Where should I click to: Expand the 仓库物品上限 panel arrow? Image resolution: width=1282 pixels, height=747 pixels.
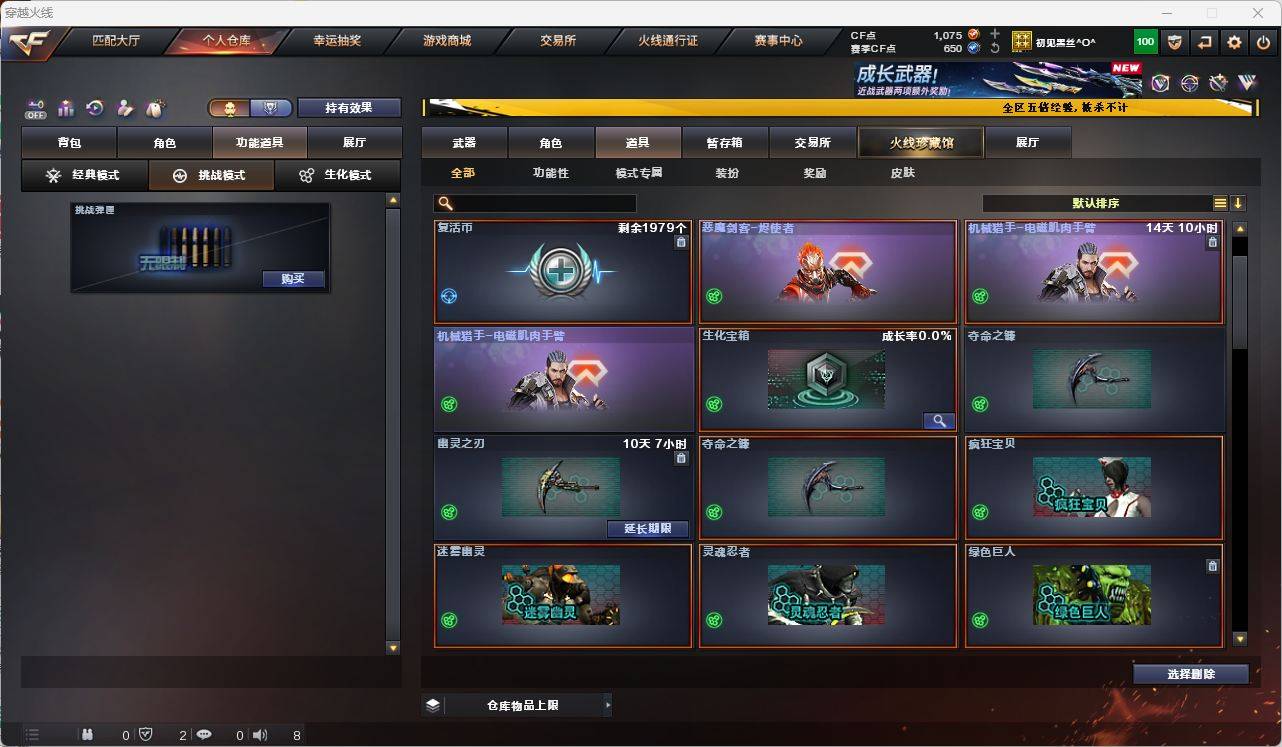(607, 704)
